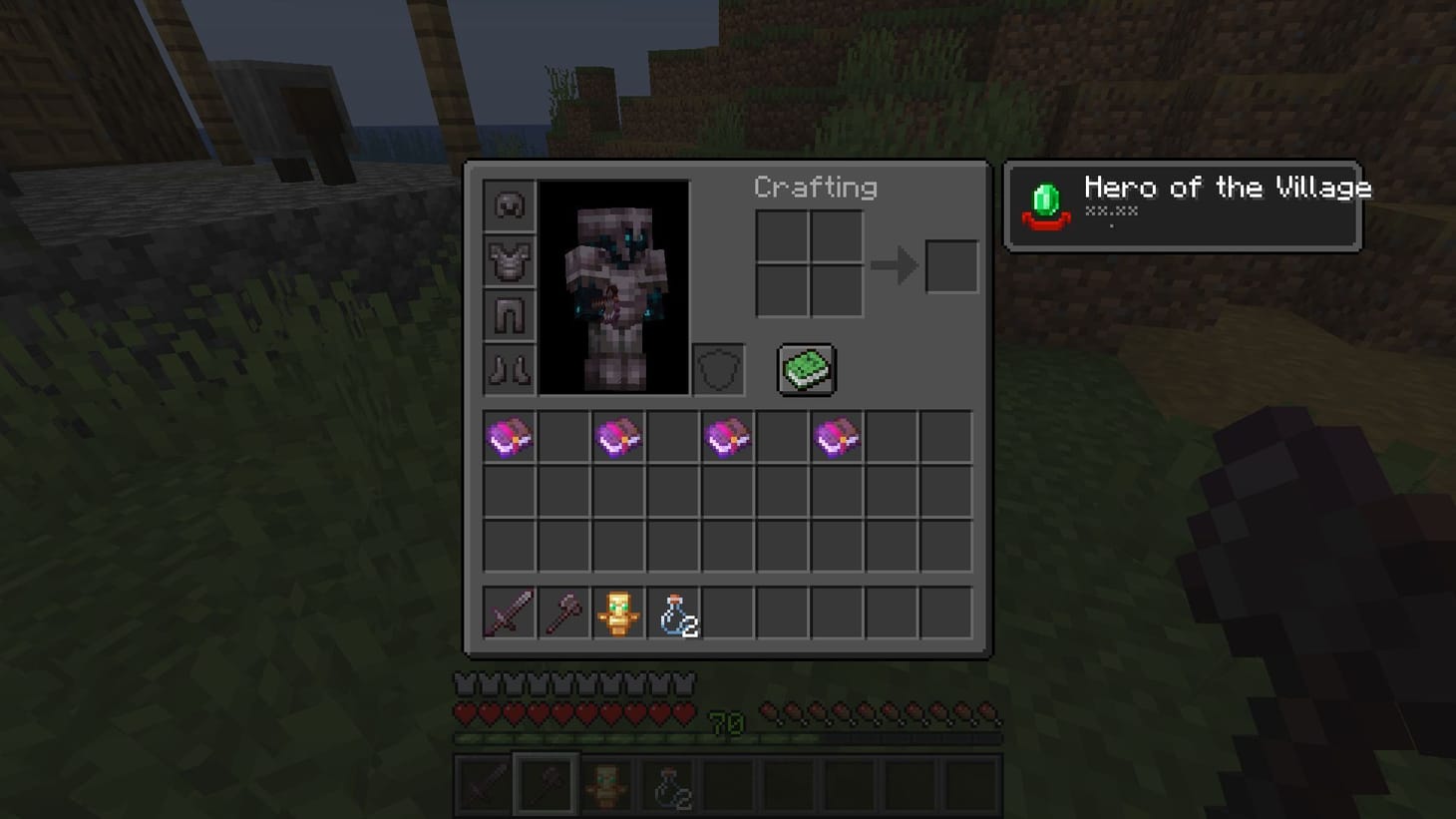This screenshot has width=1456, height=819.
Task: Pick up the Totem of Undying
Action: click(x=618, y=614)
